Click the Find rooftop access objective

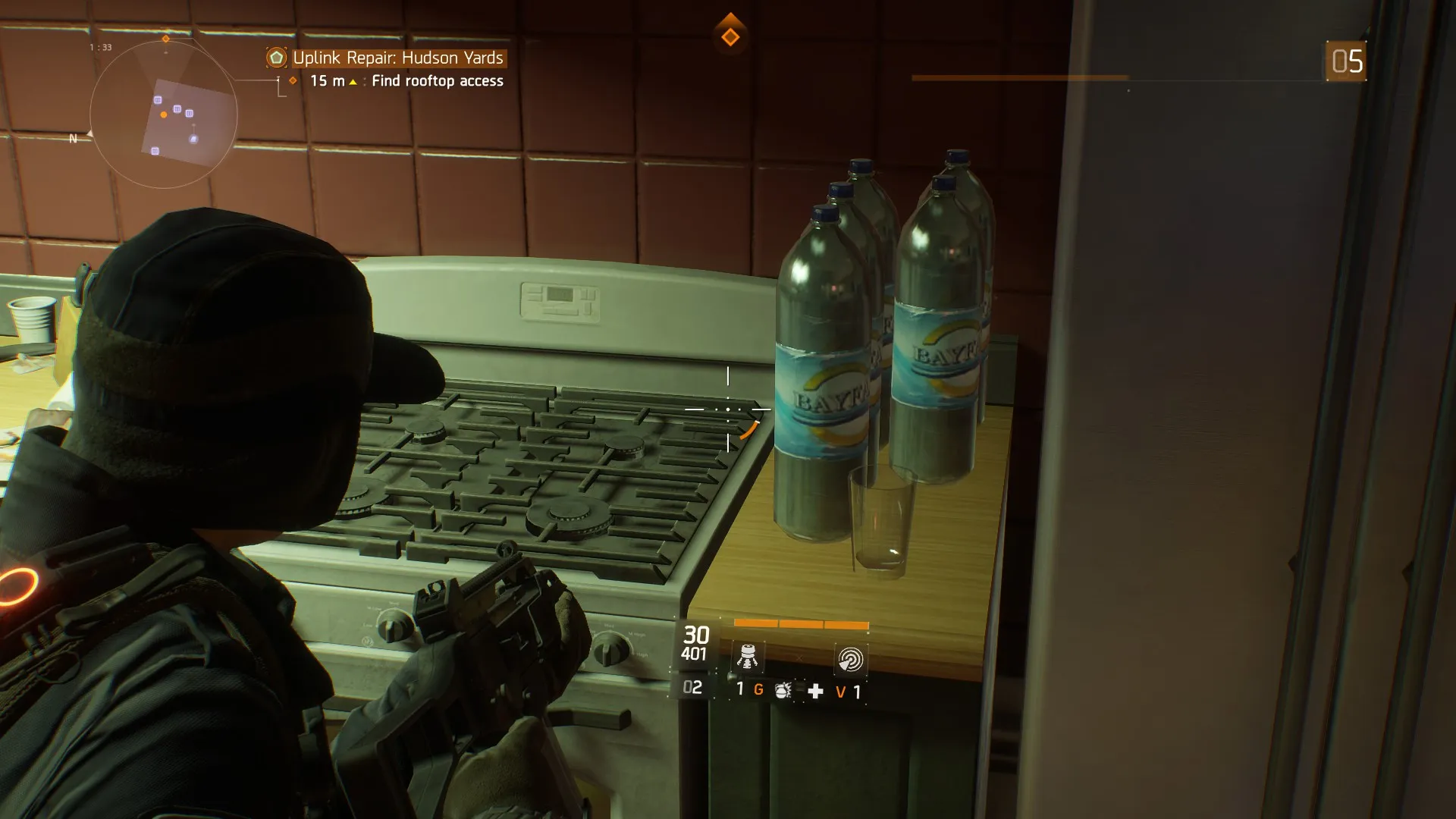coord(437,81)
